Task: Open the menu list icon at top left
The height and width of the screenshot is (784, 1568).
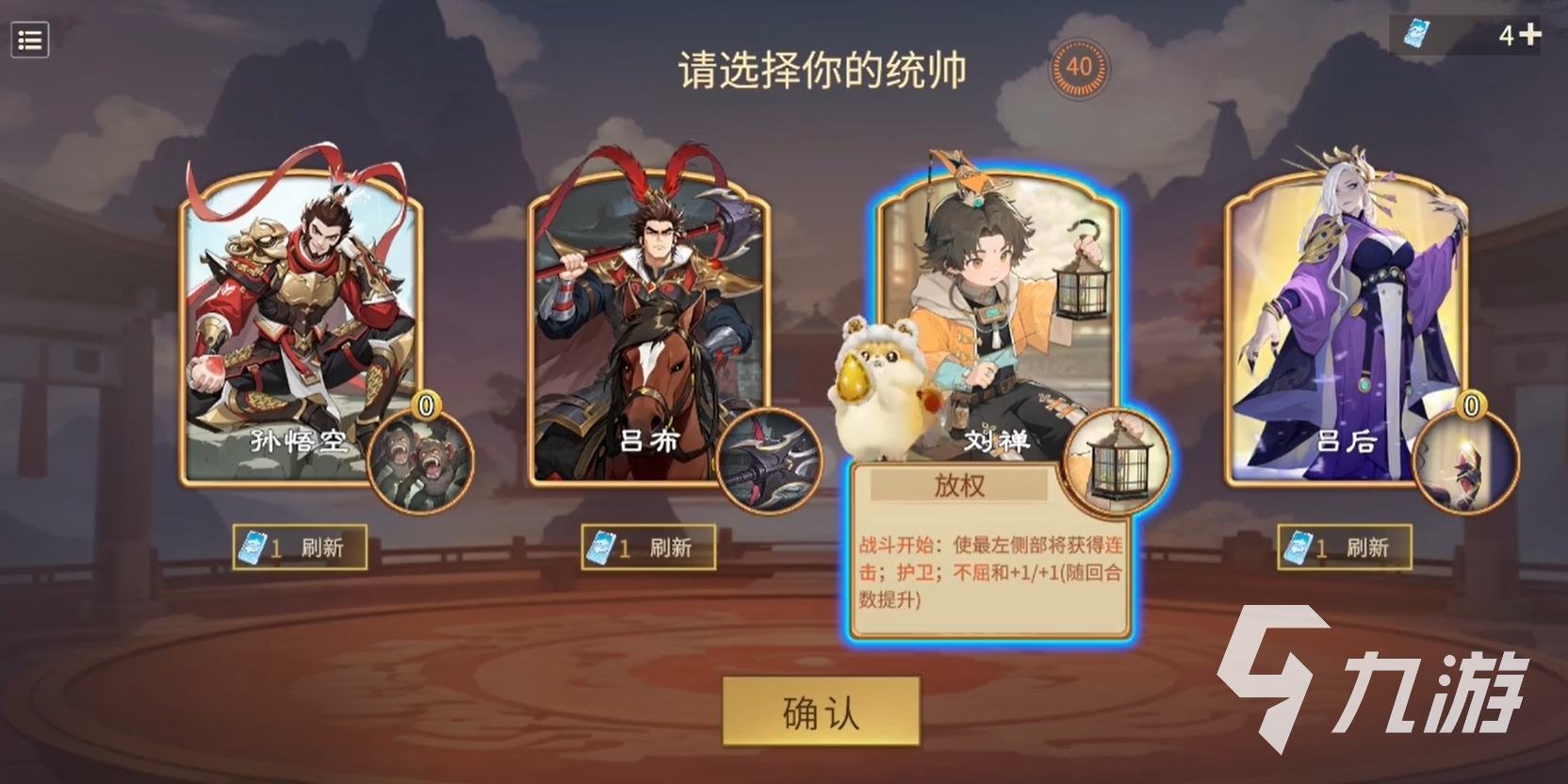Action: coord(29,40)
